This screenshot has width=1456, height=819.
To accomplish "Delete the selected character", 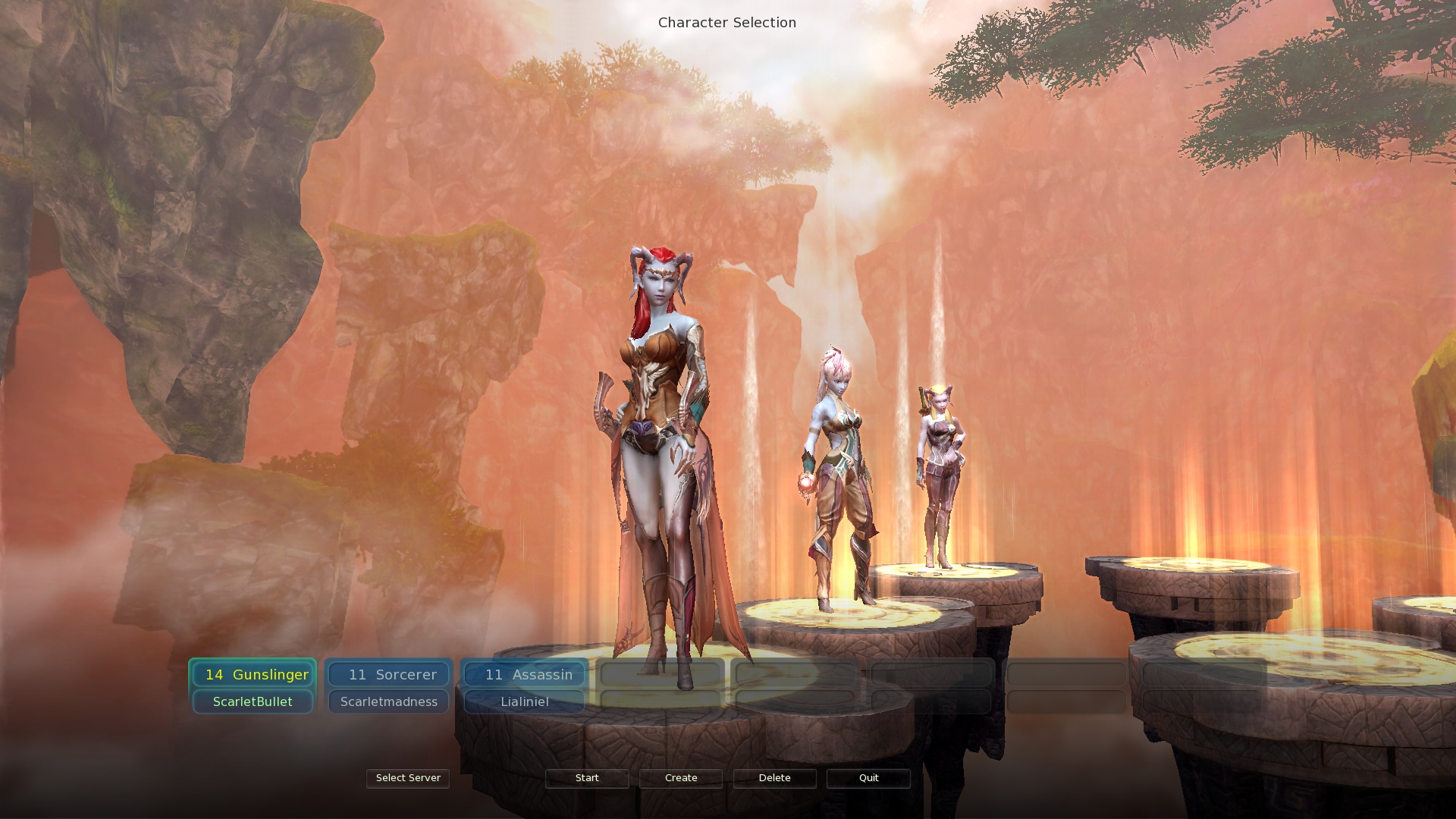I will tap(774, 778).
